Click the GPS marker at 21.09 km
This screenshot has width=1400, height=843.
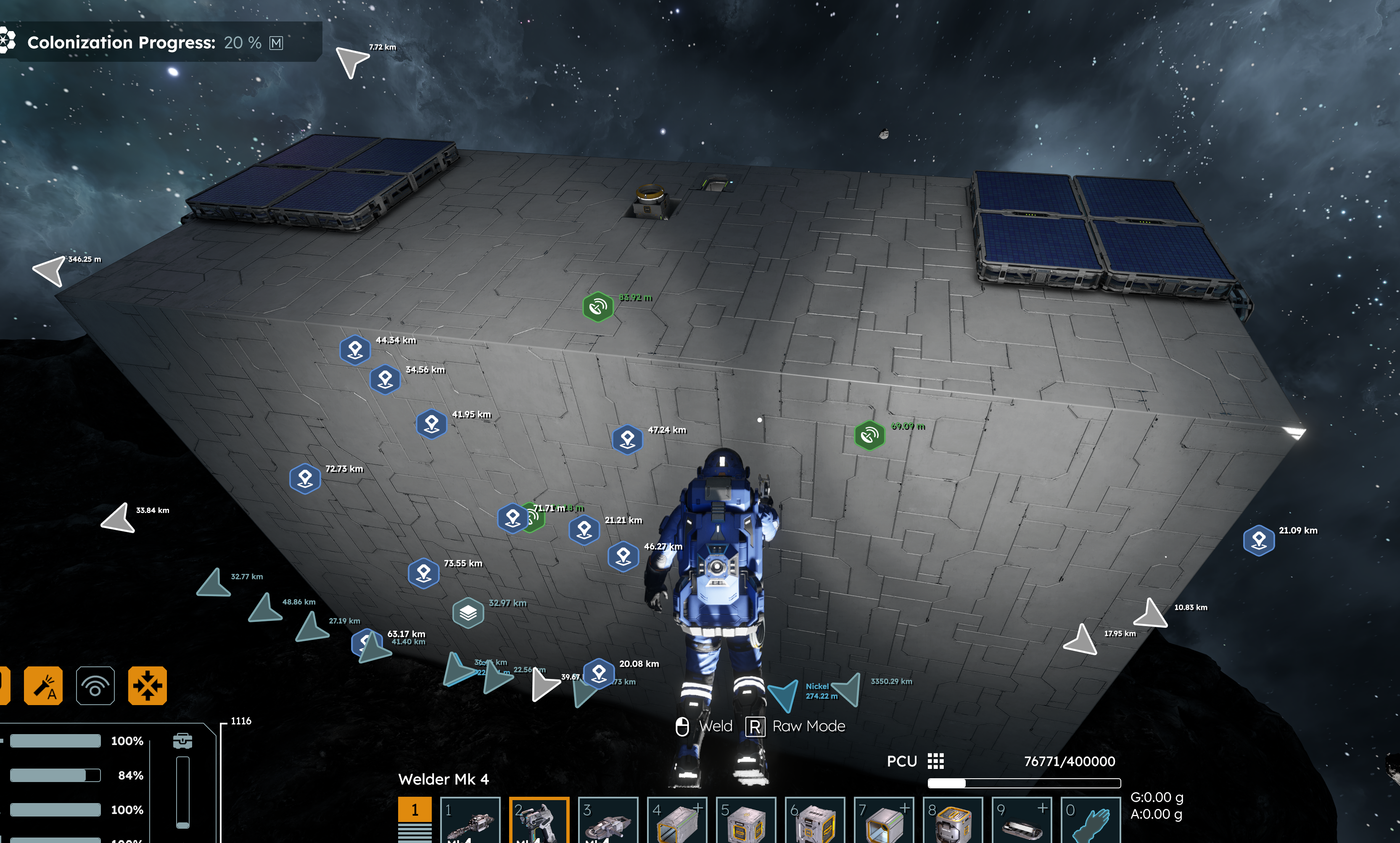pyautogui.click(x=1259, y=540)
